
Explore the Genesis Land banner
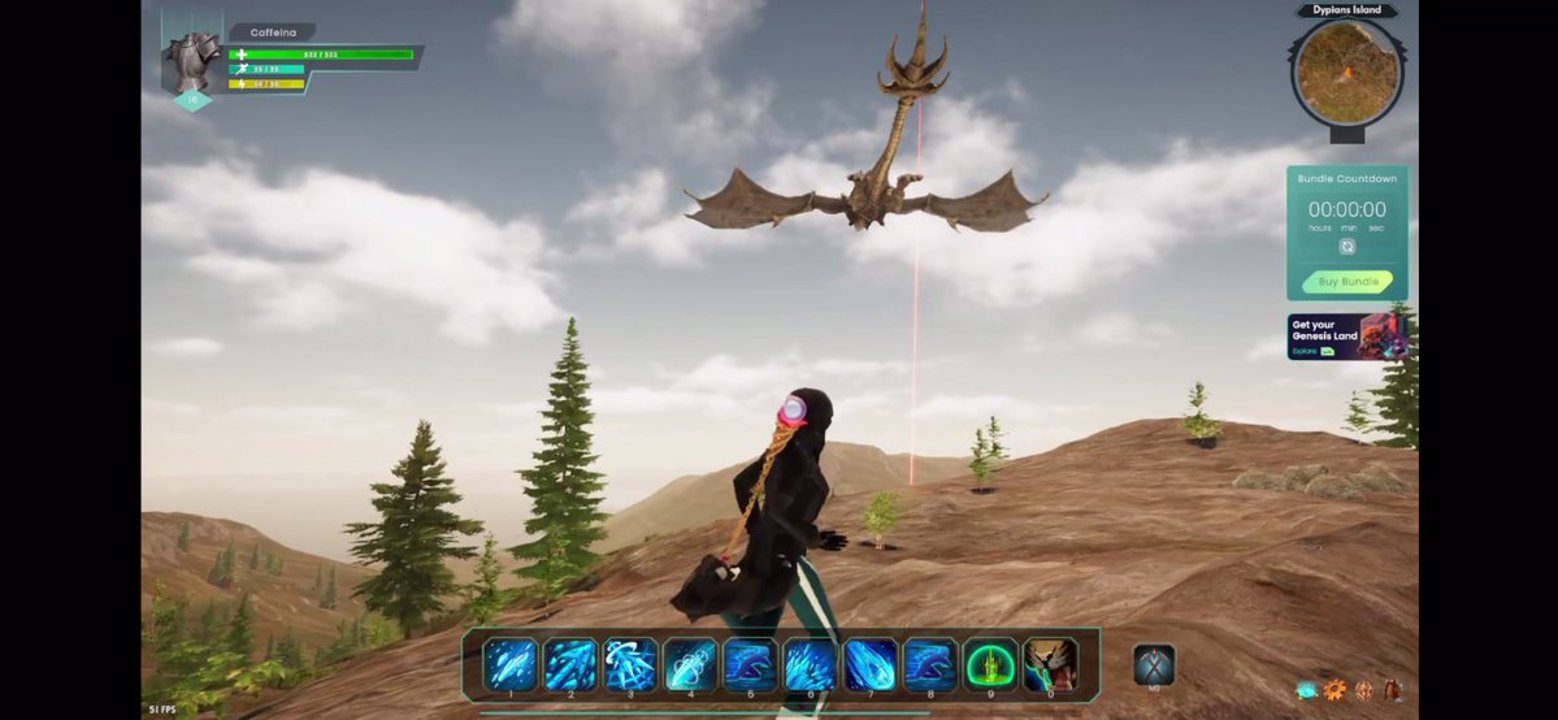(x=1347, y=337)
